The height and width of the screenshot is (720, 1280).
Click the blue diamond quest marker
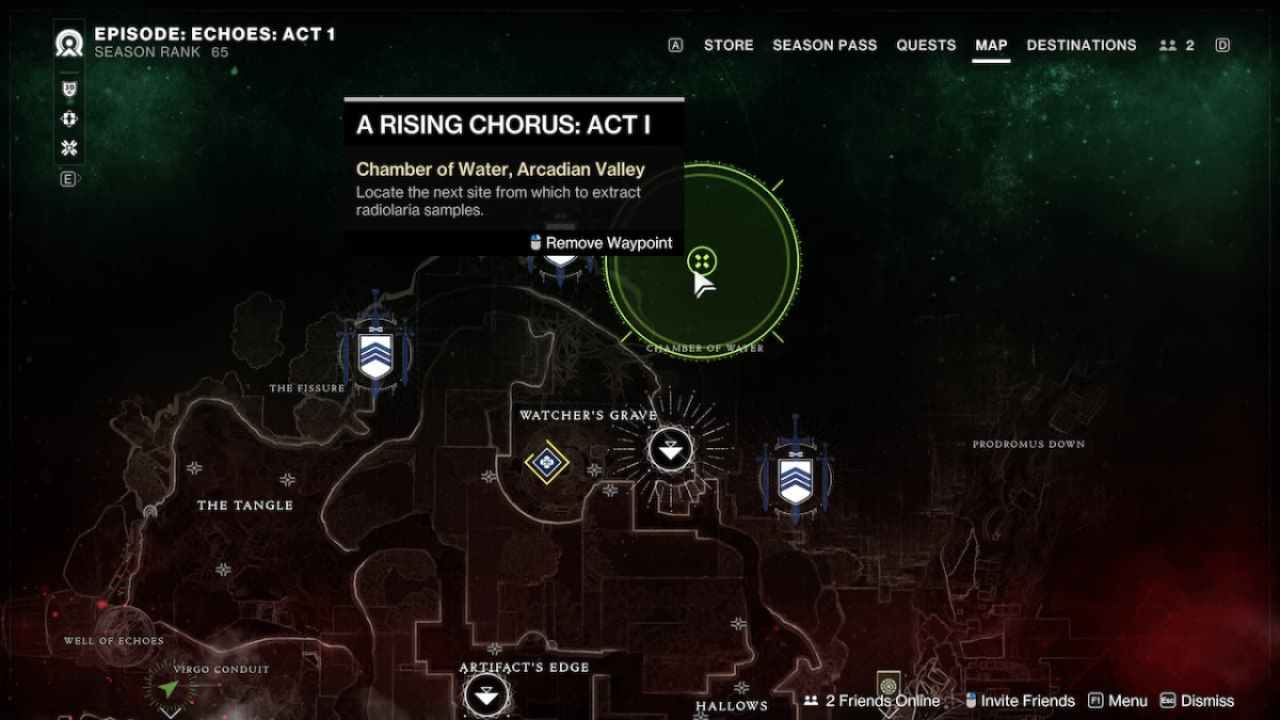[546, 462]
